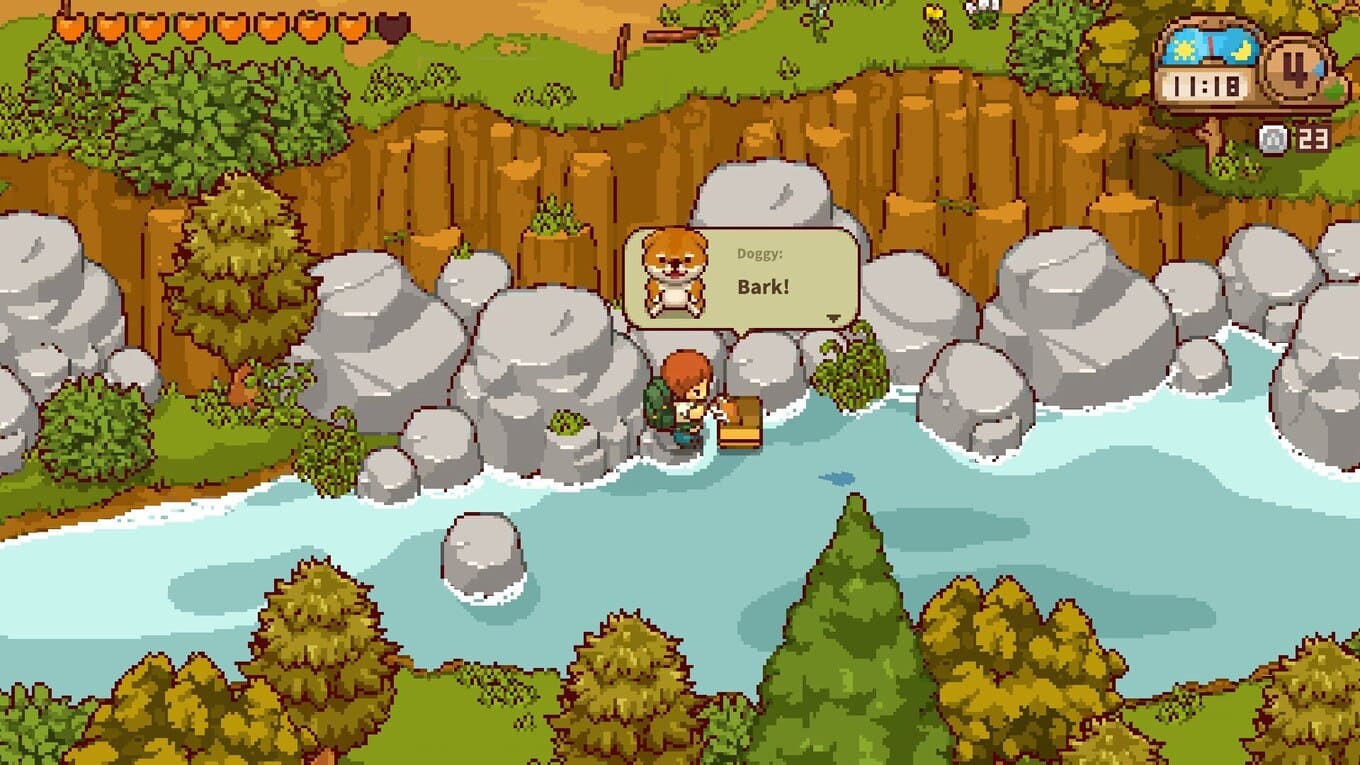This screenshot has height=765, width=1360.
Task: Advance Doggy's dialogue with the arrow
Action: [x=833, y=317]
